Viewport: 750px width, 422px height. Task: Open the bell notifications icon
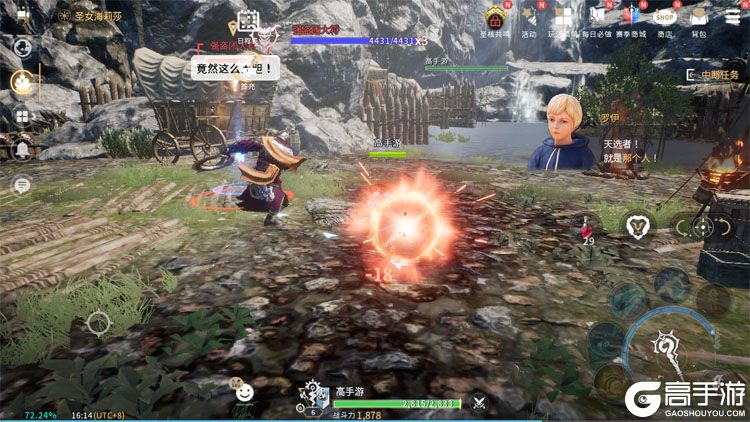point(21,151)
